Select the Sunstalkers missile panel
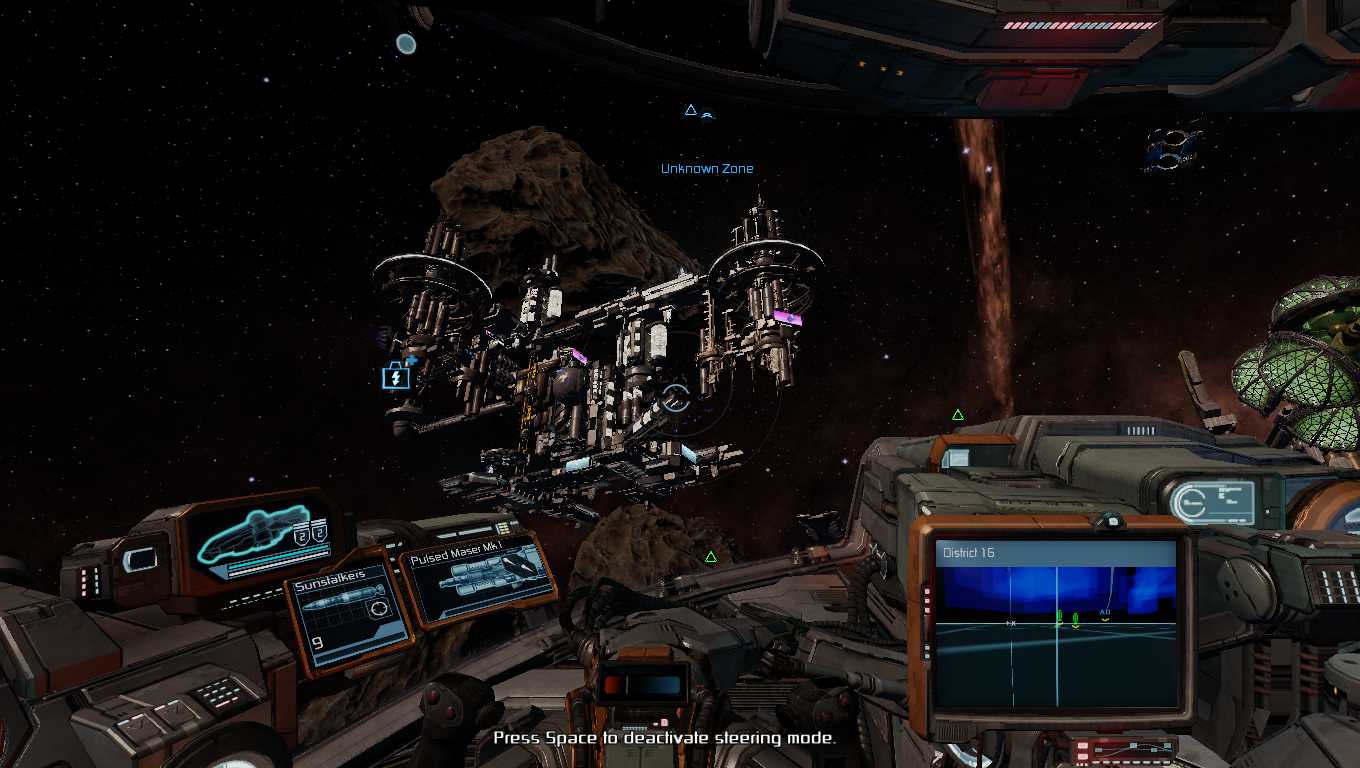 click(347, 610)
